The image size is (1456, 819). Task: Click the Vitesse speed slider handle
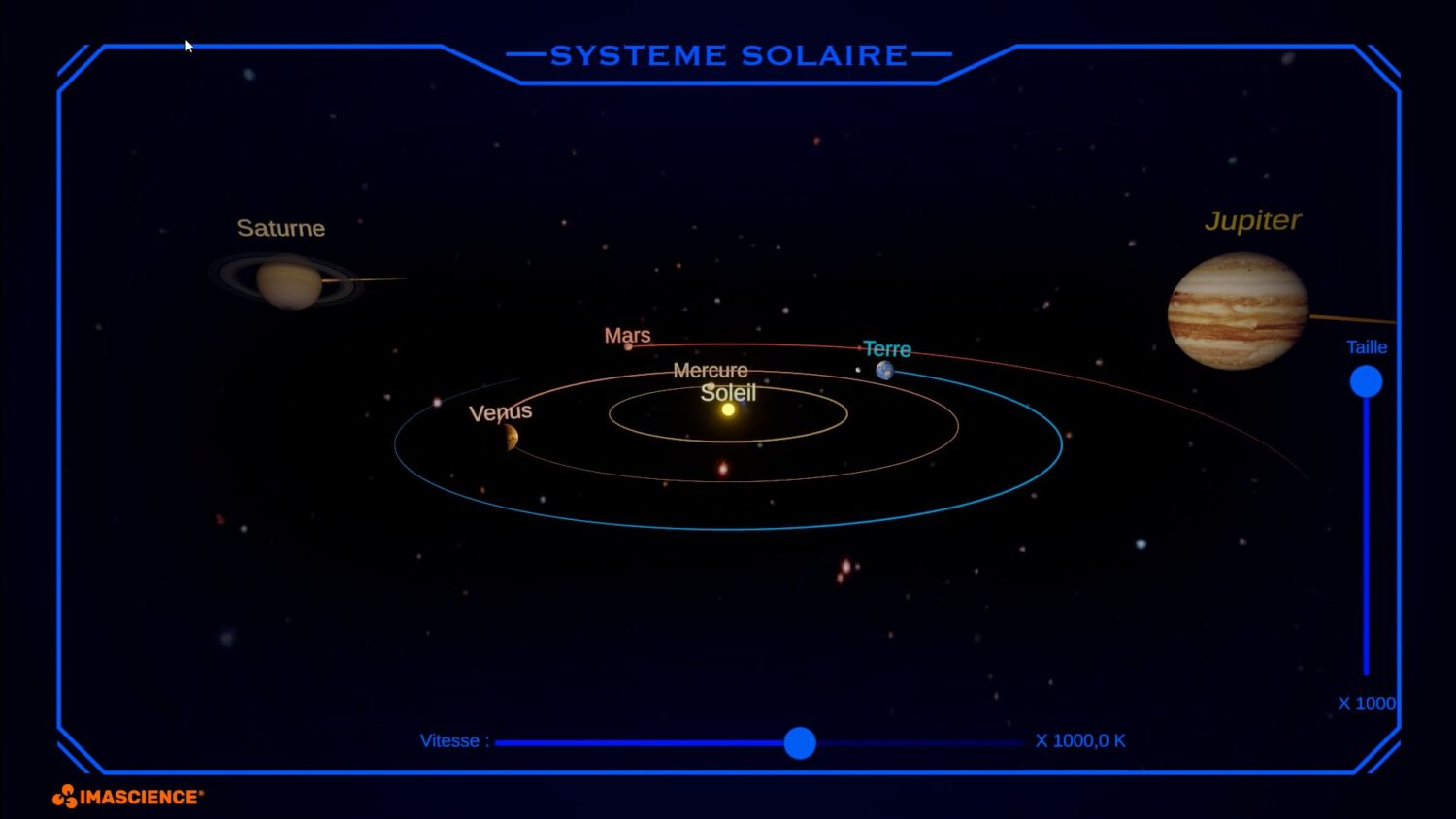point(800,743)
